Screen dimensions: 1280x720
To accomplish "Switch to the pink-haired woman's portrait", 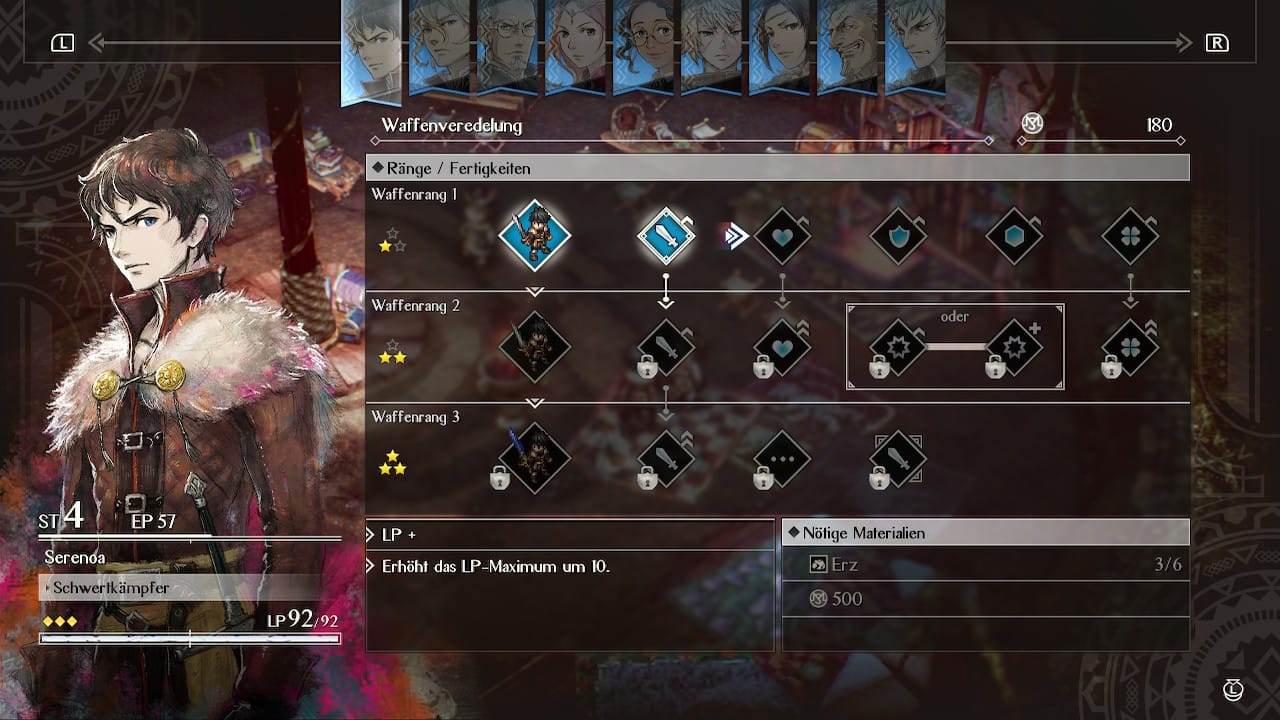I will 575,45.
